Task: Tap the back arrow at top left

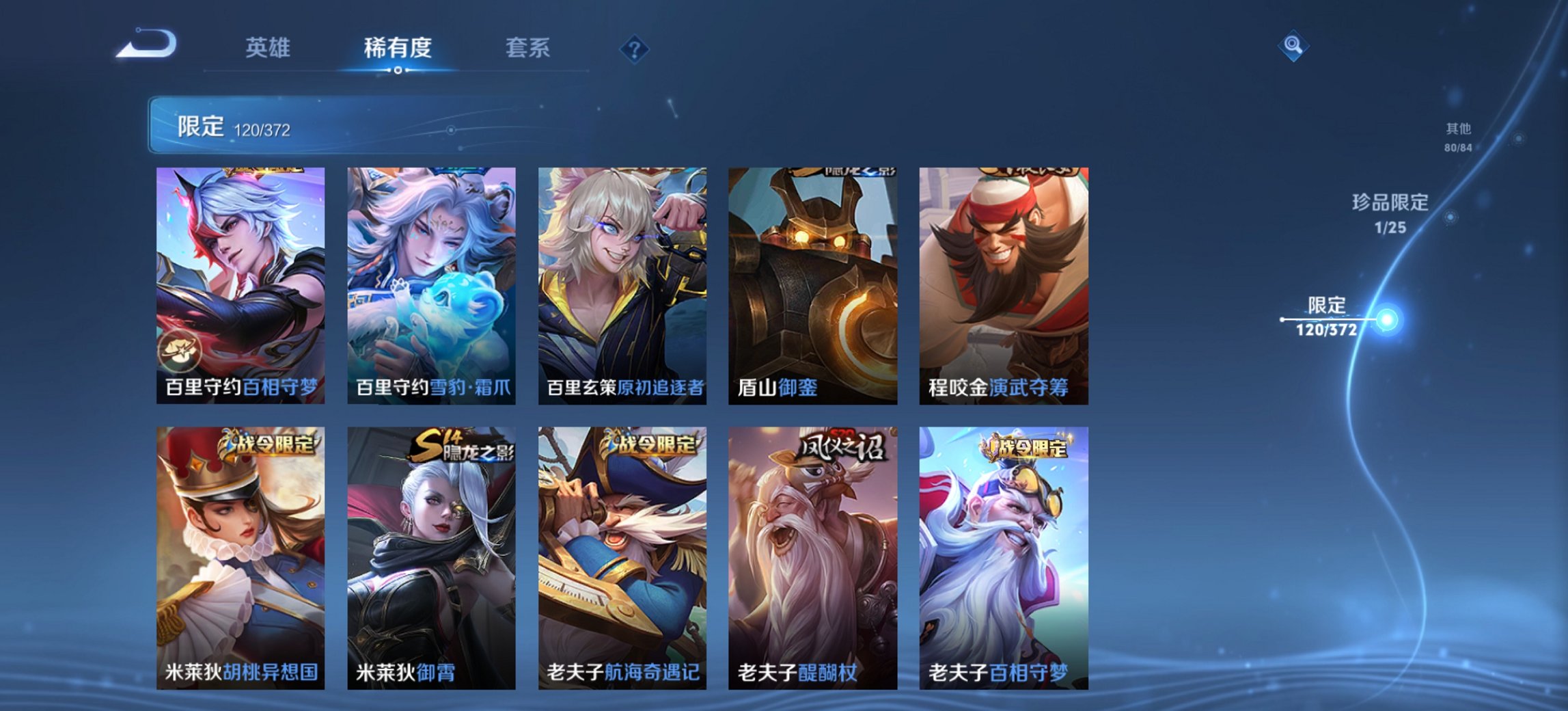Action: point(144,44)
